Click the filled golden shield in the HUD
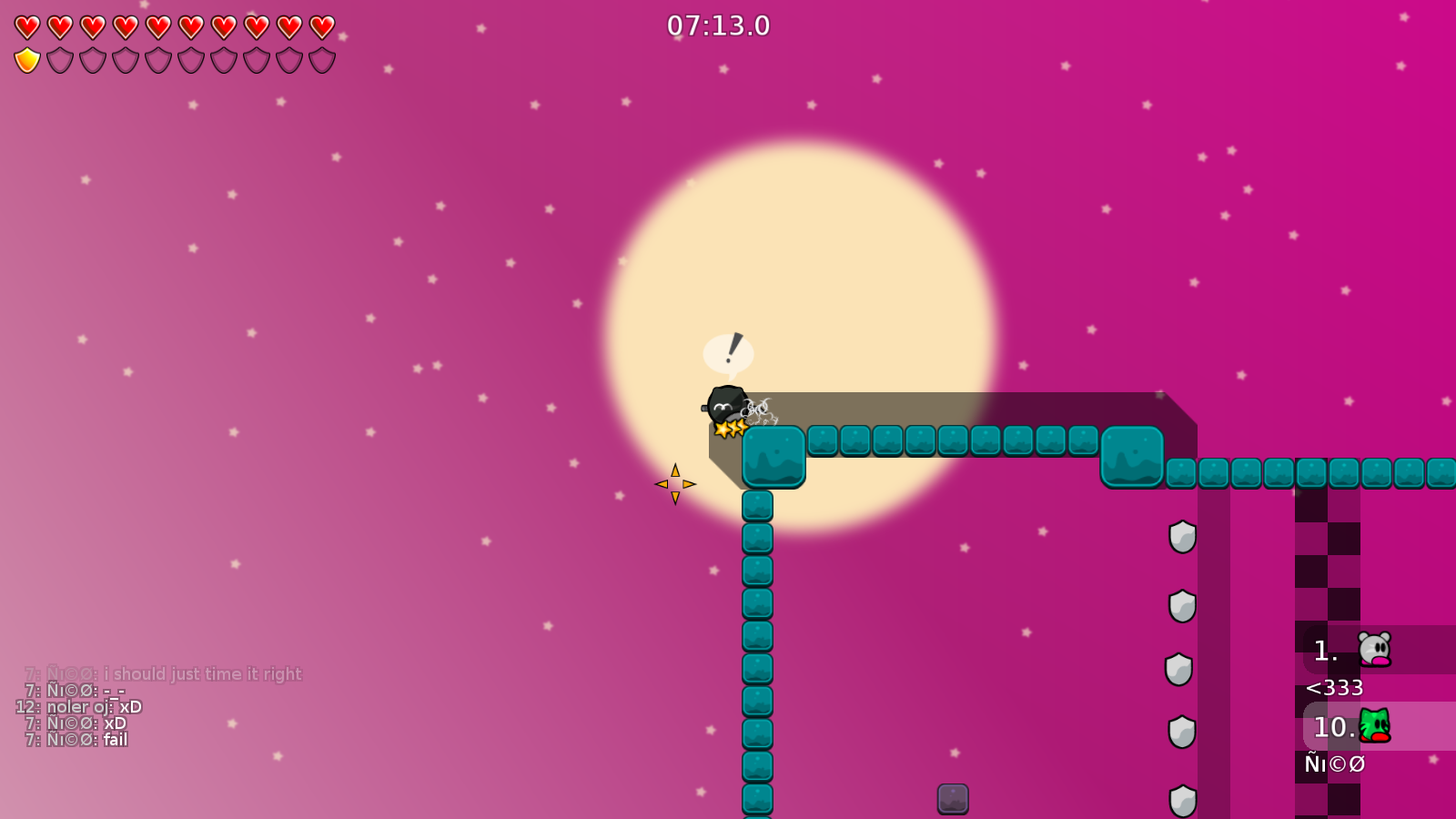This screenshot has height=819, width=1456. pos(25,60)
